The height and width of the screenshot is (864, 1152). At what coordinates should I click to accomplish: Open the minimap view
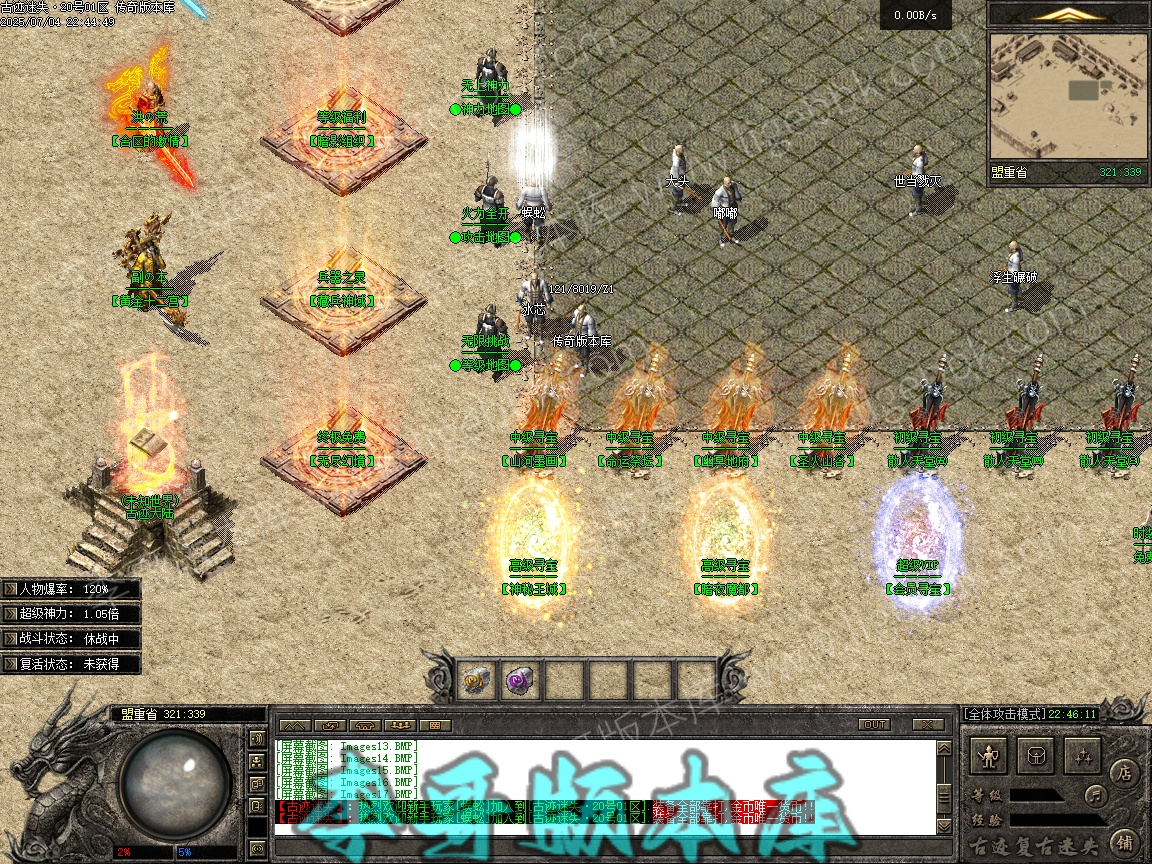(1068, 95)
